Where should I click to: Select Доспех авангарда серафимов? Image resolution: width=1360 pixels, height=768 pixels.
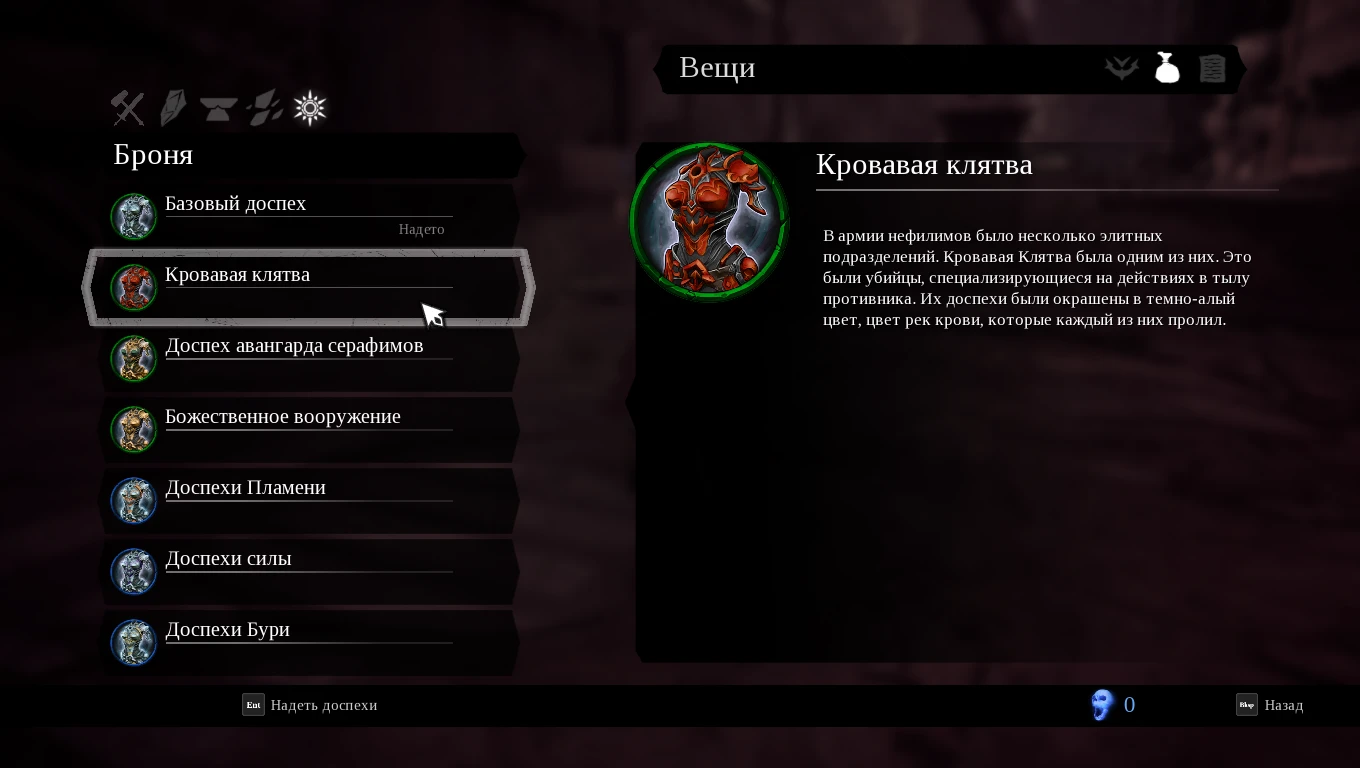tap(294, 345)
